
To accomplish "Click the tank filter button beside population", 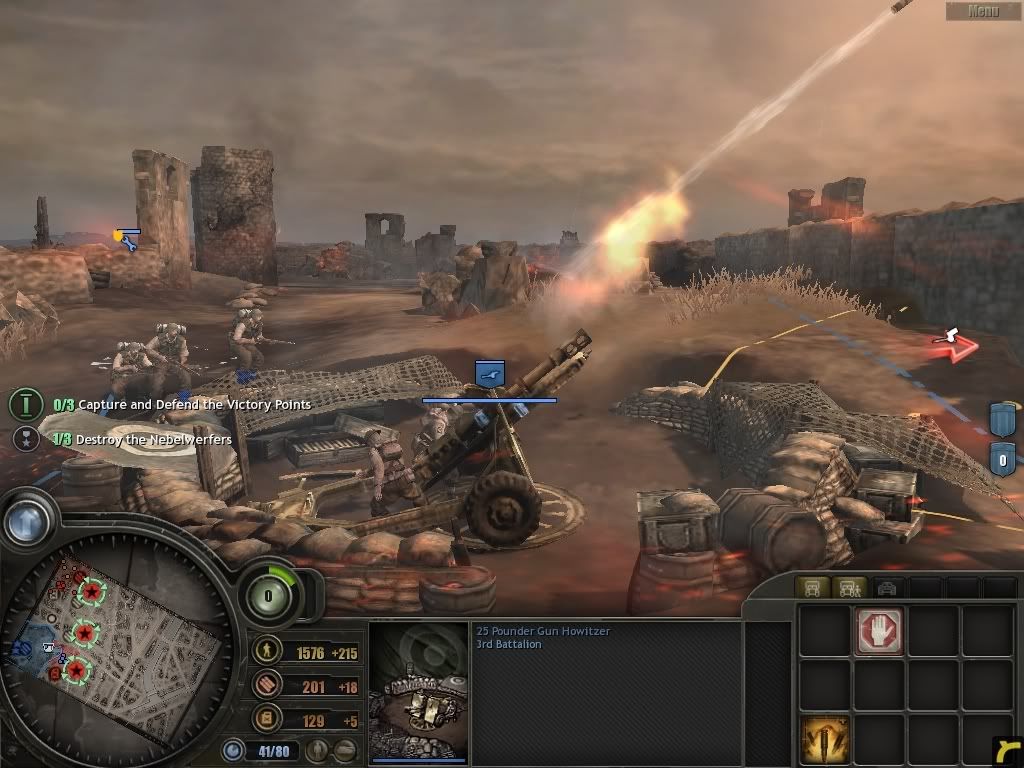I will 344,749.
